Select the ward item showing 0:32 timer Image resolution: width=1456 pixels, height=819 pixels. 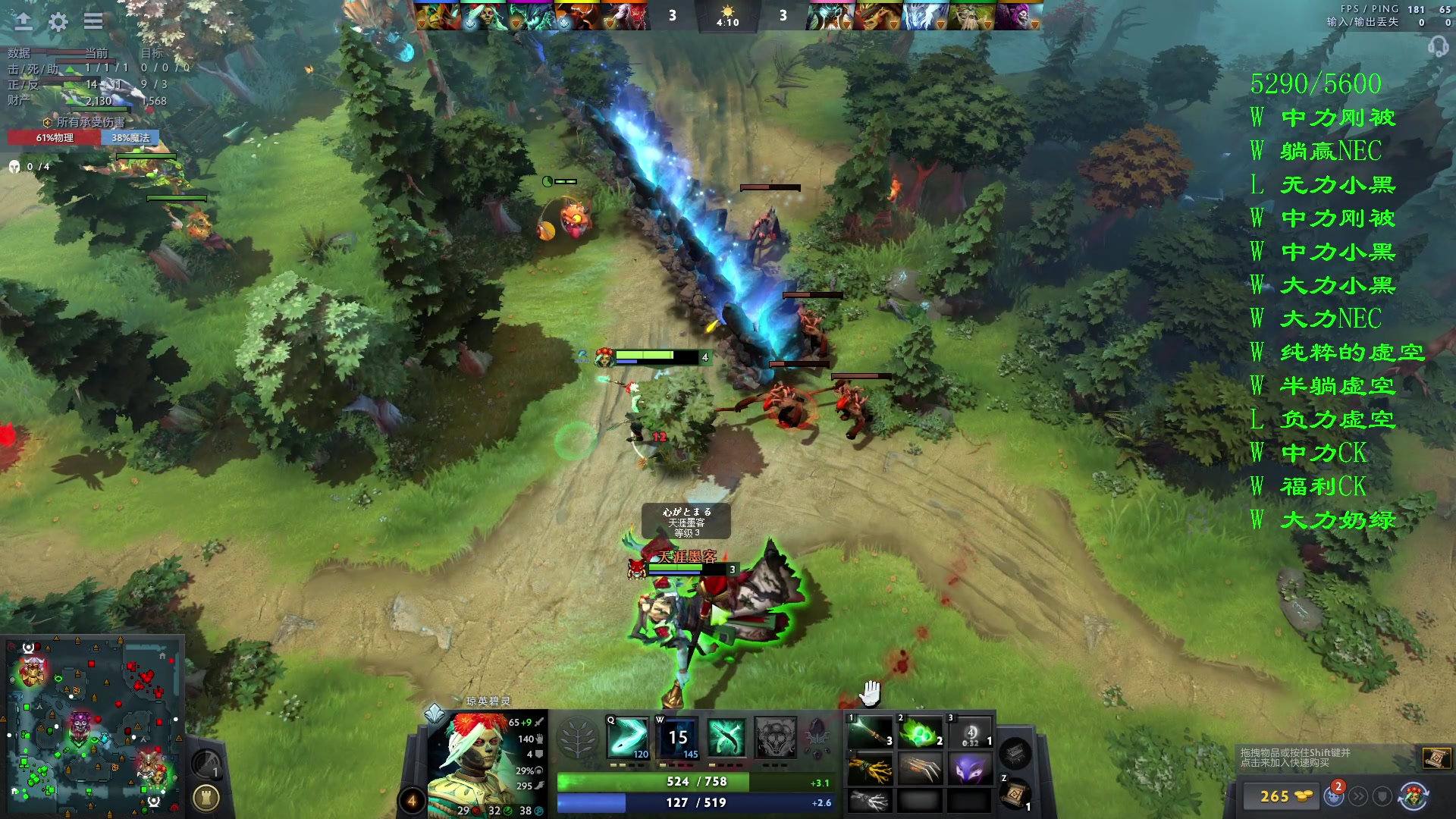970,733
